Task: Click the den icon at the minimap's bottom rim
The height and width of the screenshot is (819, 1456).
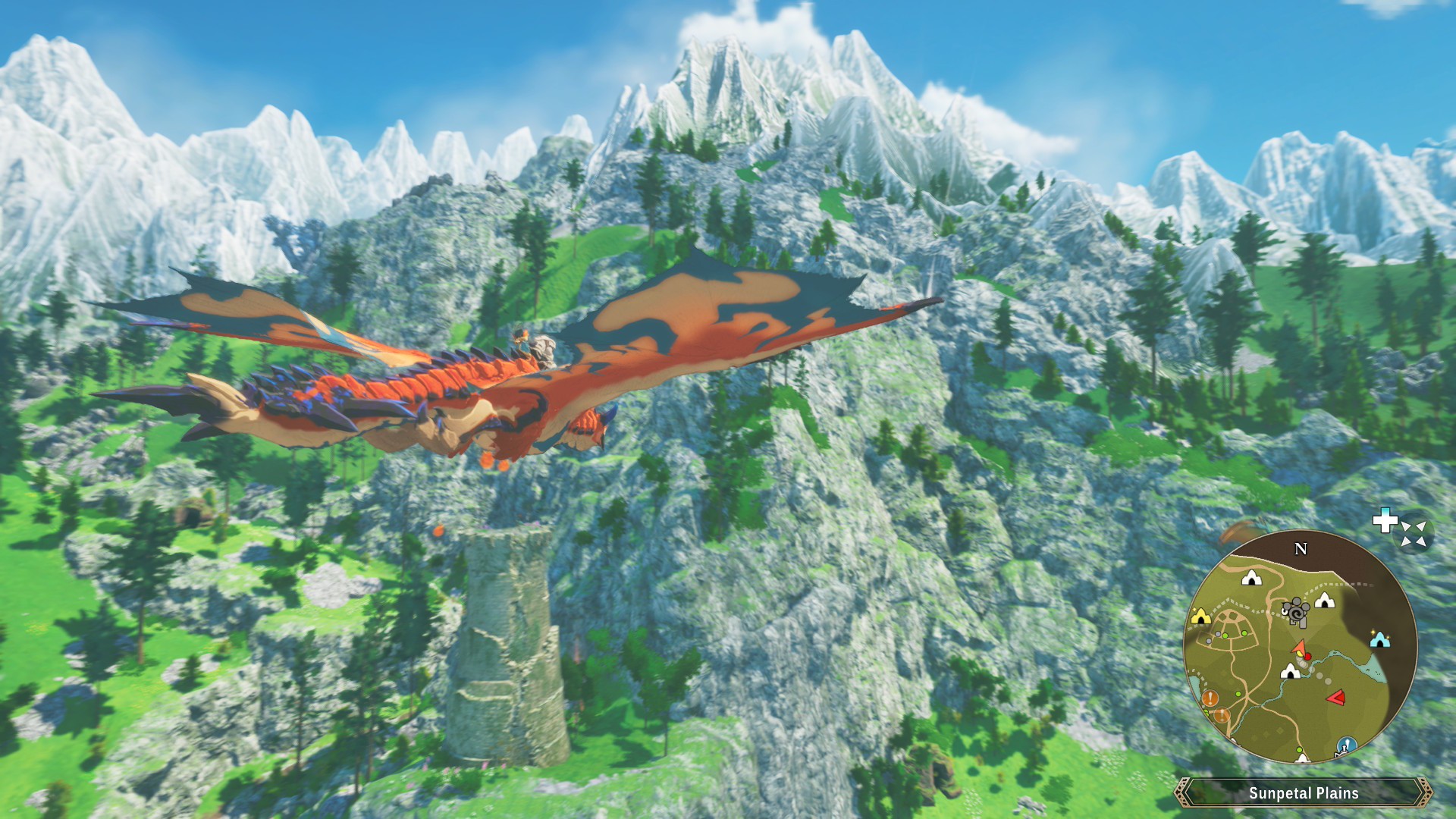Action: (x=1303, y=758)
